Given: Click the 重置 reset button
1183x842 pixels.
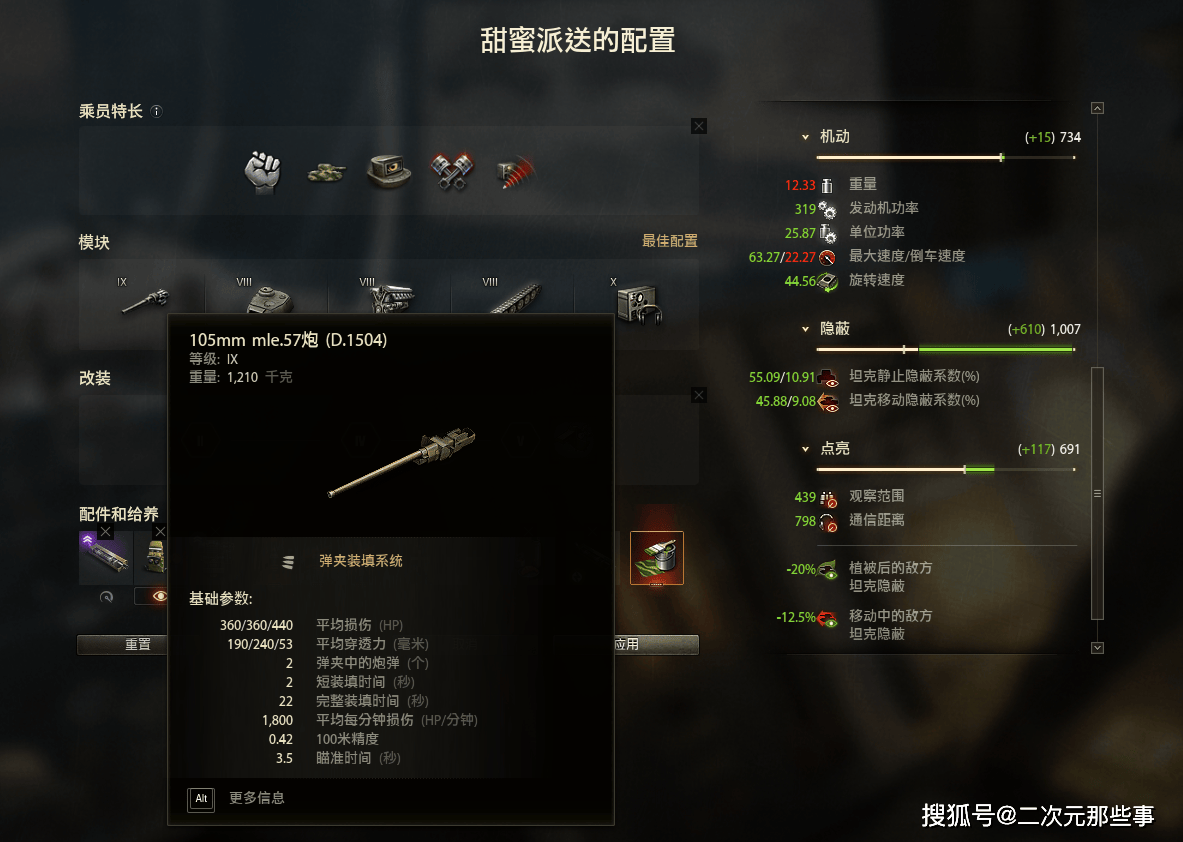Looking at the screenshot, I should click(138, 645).
